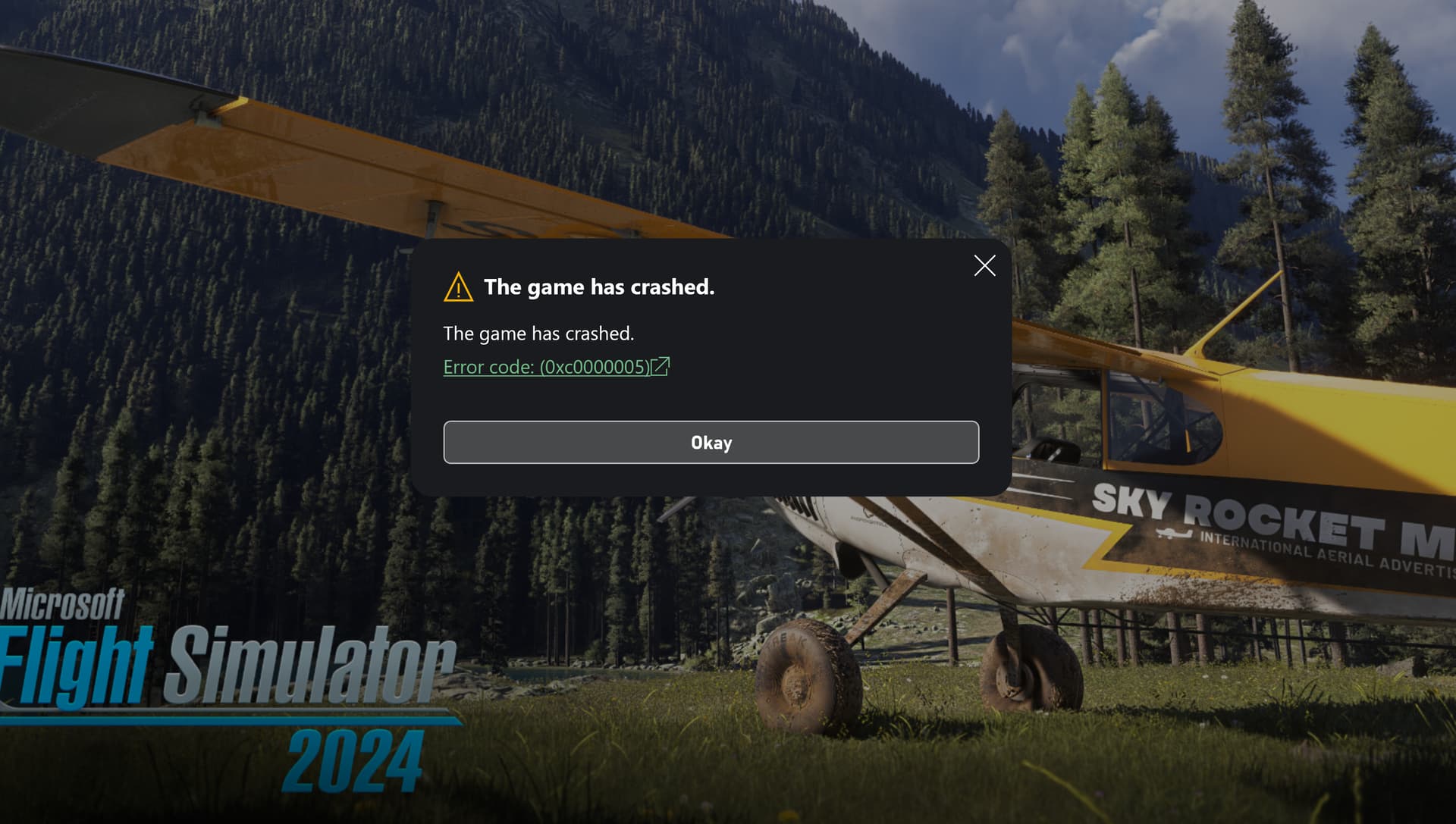
Task: Click the exclamation mark inside the triangle
Action: click(x=458, y=289)
